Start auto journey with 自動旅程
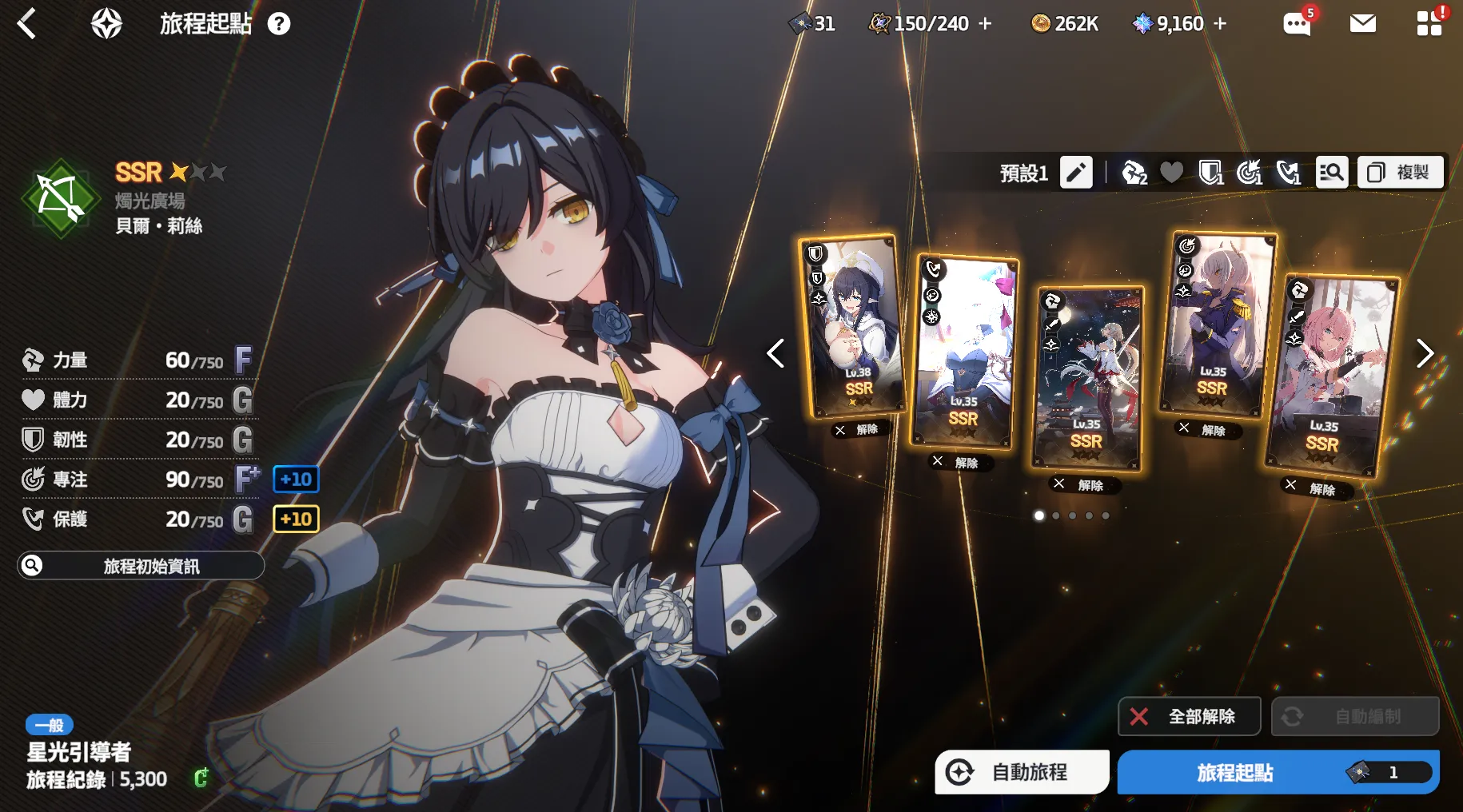Screen dimensions: 1463x812 (1022, 772)
